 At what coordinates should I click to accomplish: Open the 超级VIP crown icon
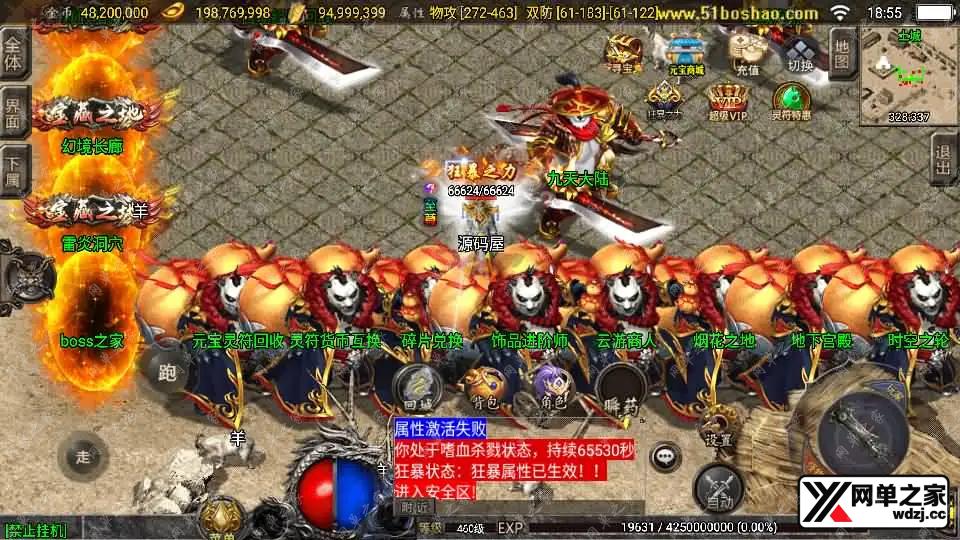point(727,101)
